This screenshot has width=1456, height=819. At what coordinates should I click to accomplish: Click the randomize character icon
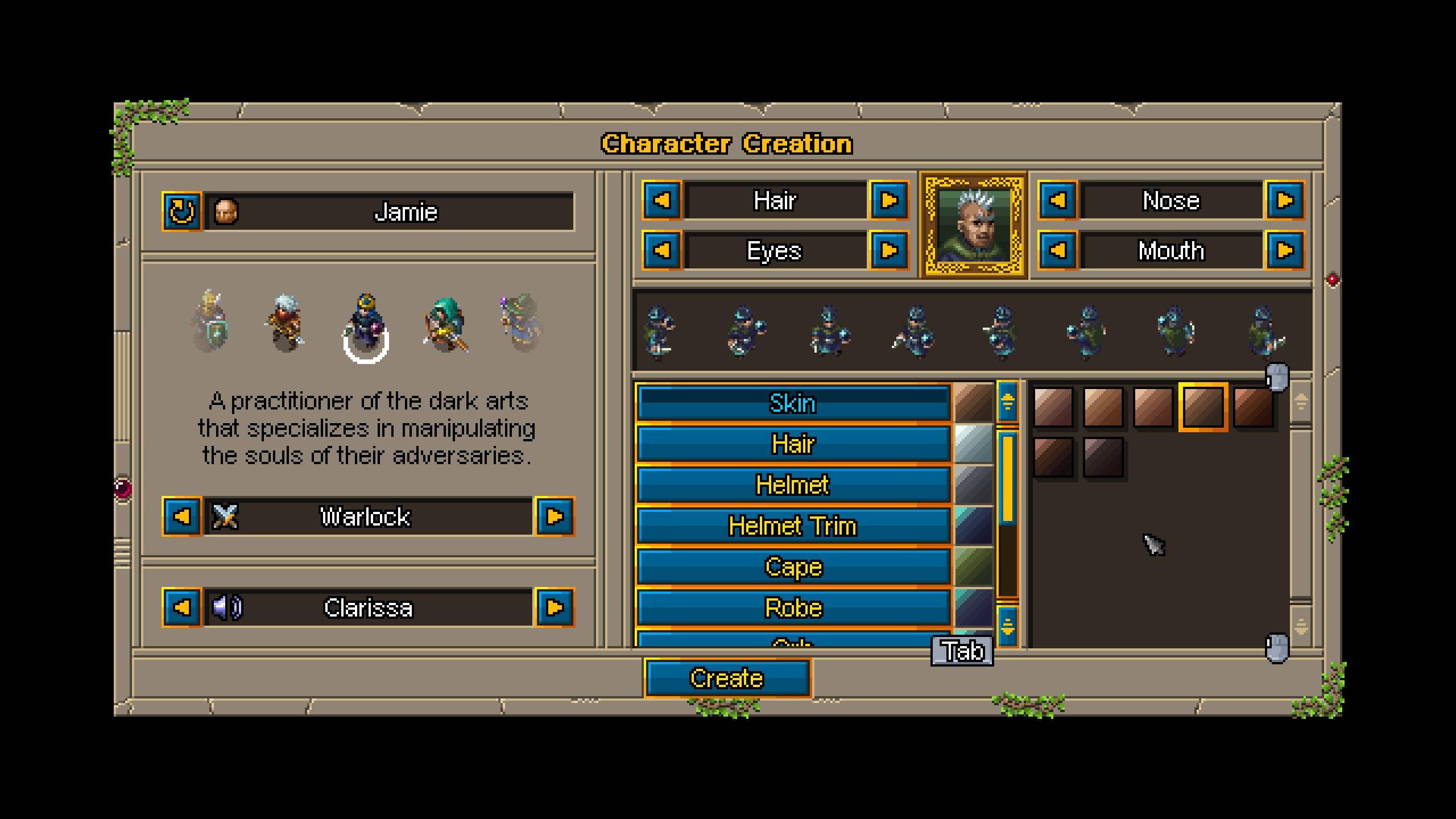tap(181, 213)
